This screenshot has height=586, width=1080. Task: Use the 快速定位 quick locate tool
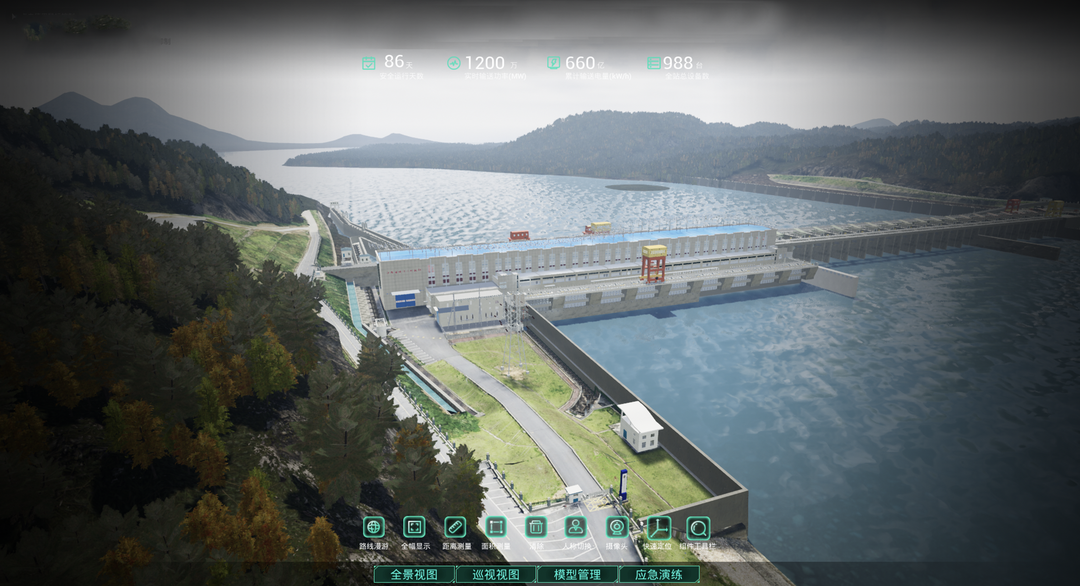pyautogui.click(x=658, y=527)
